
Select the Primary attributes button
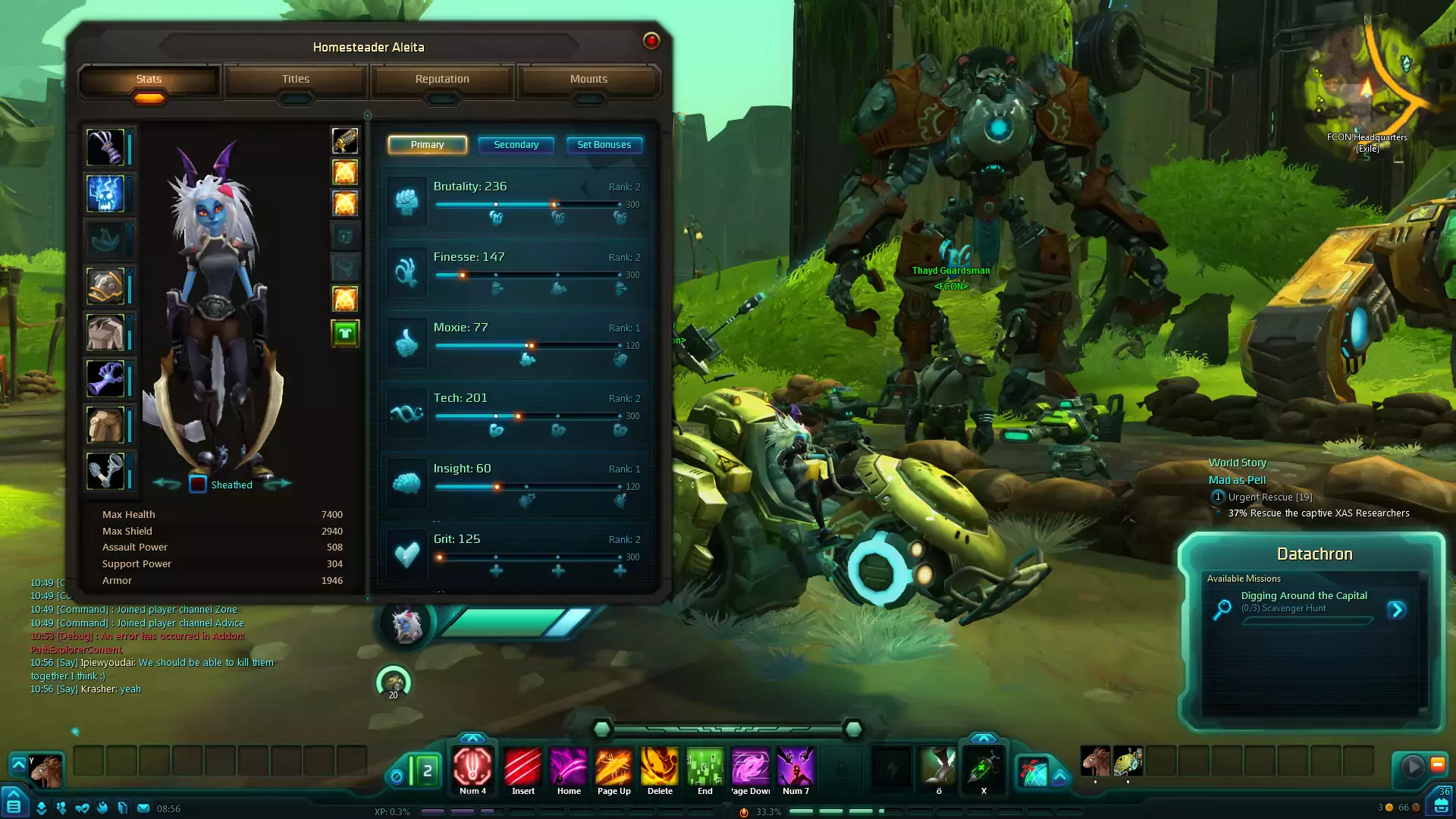pos(427,145)
